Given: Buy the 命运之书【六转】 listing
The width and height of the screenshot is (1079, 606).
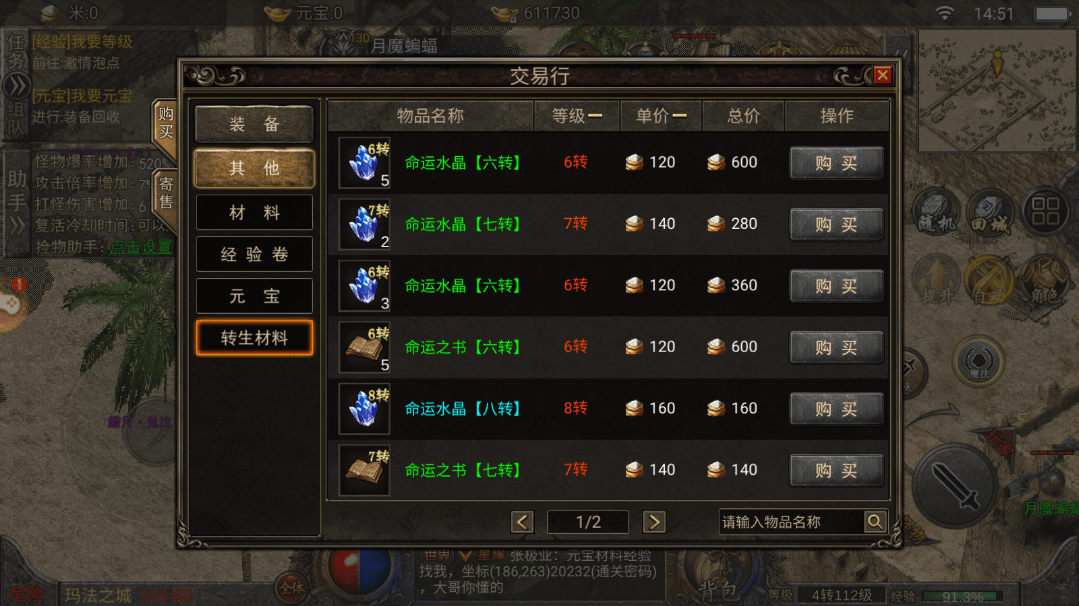Looking at the screenshot, I should (836, 347).
